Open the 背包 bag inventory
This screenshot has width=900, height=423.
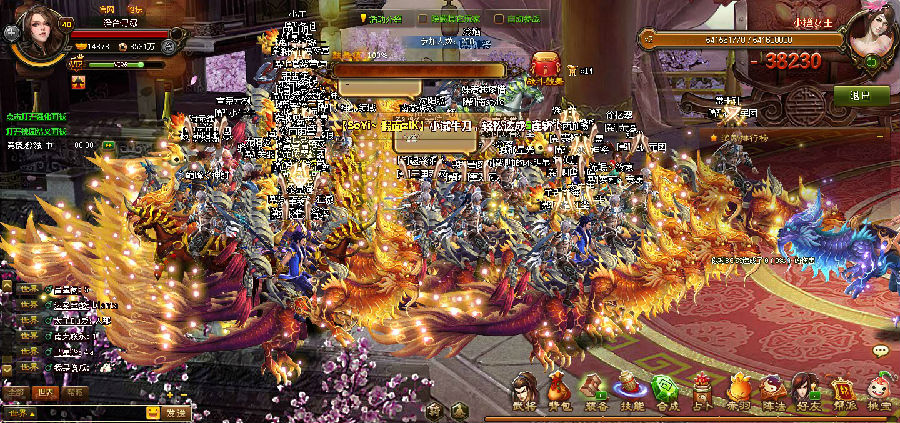[x=559, y=390]
